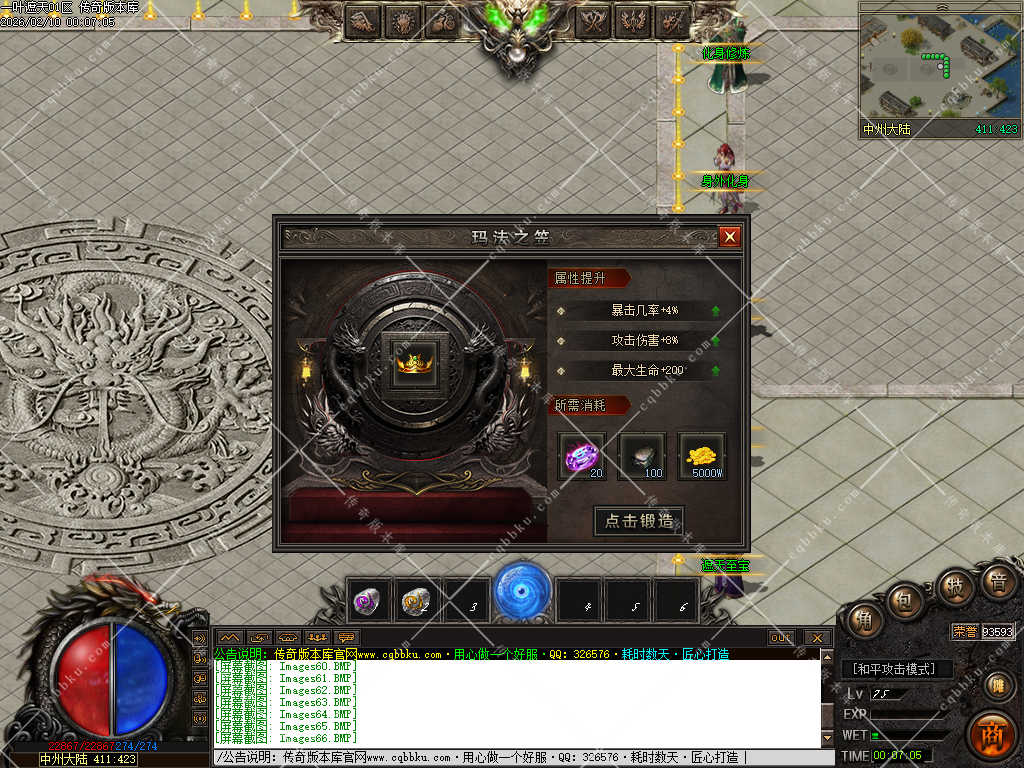Image resolution: width=1024 pixels, height=768 pixels.
Task: Open the skills (技) button
Action: tap(955, 586)
